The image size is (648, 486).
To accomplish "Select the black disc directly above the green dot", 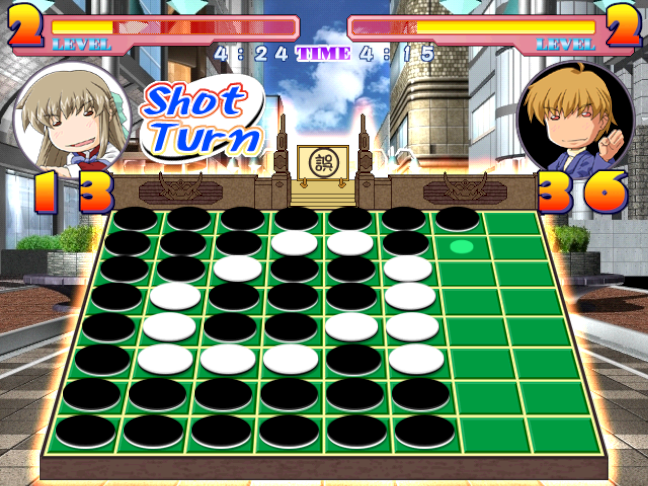I will [x=457, y=218].
